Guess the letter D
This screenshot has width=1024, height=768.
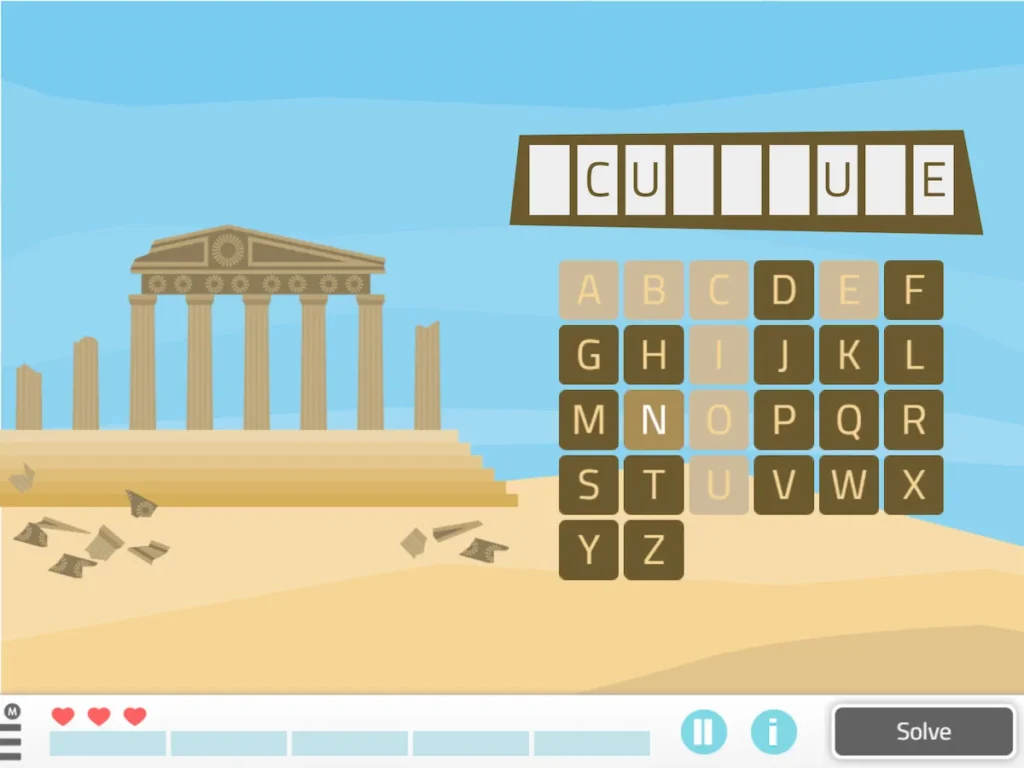point(784,291)
